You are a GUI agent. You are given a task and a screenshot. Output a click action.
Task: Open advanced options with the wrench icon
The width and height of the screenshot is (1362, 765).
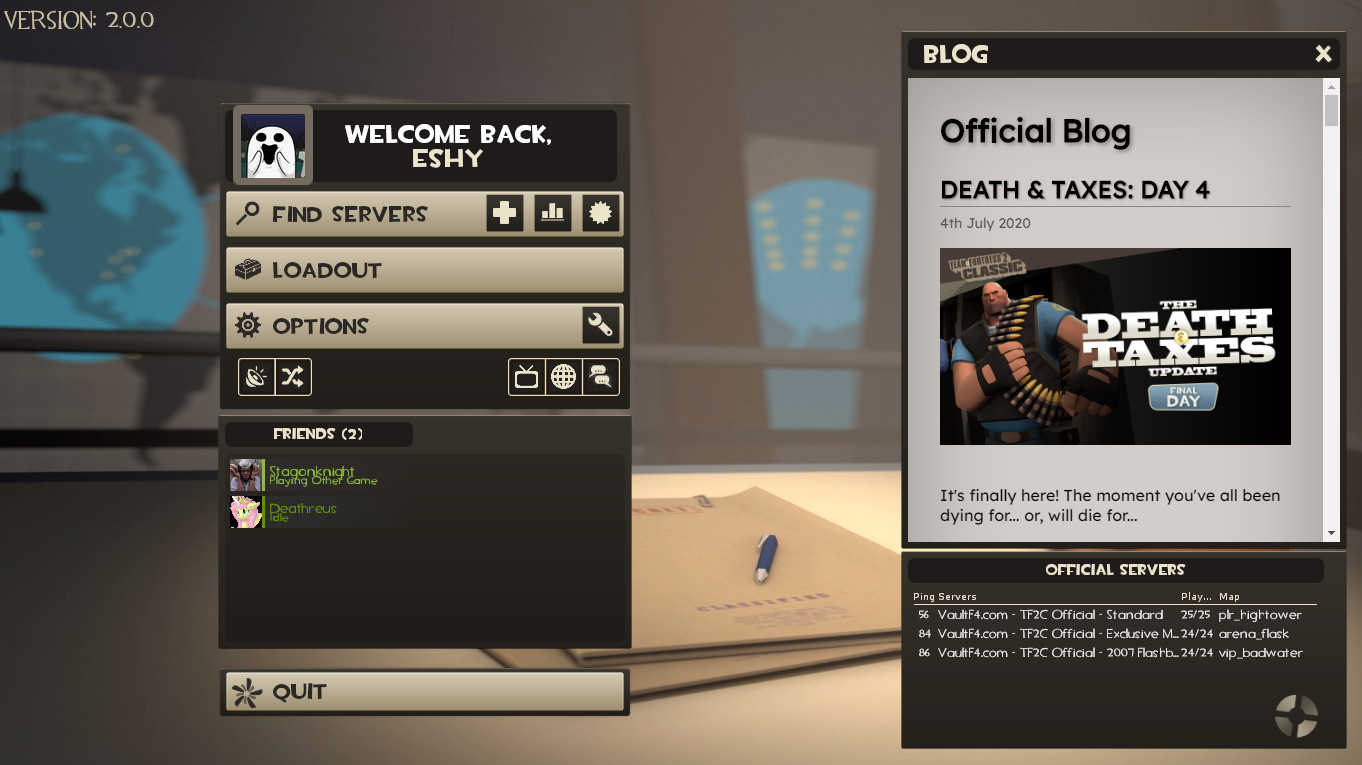601,325
